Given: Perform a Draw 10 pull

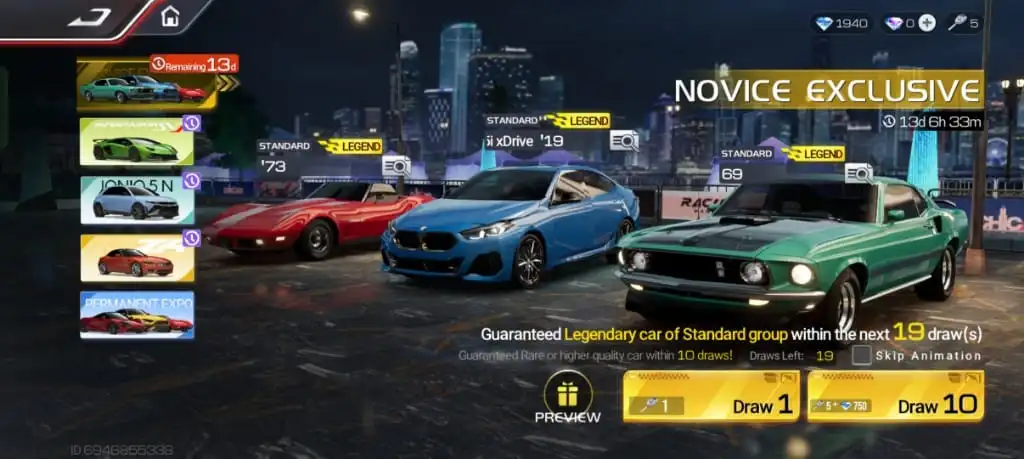Looking at the screenshot, I should [895, 396].
